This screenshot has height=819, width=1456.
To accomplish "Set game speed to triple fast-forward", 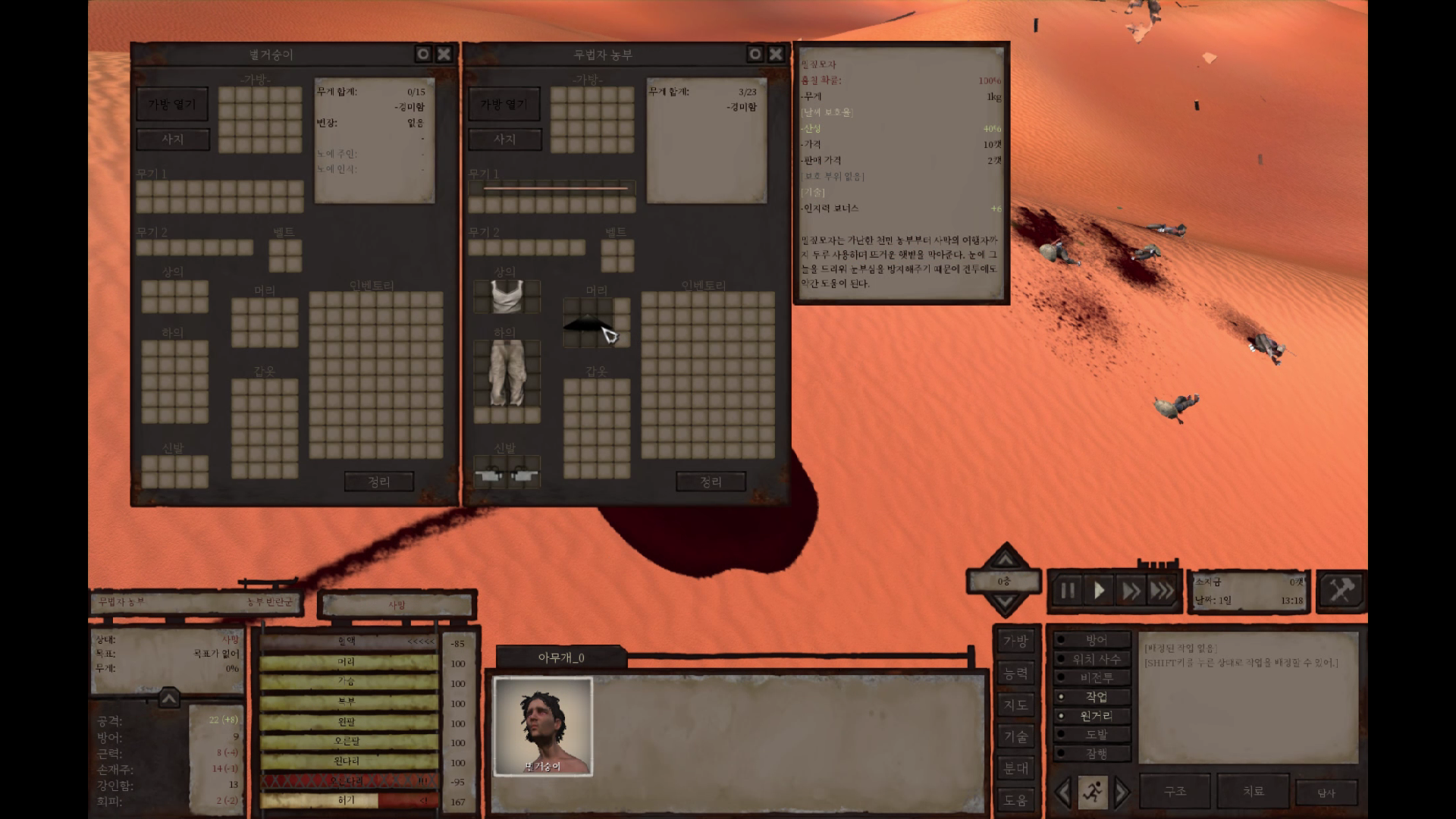I will click(1162, 591).
